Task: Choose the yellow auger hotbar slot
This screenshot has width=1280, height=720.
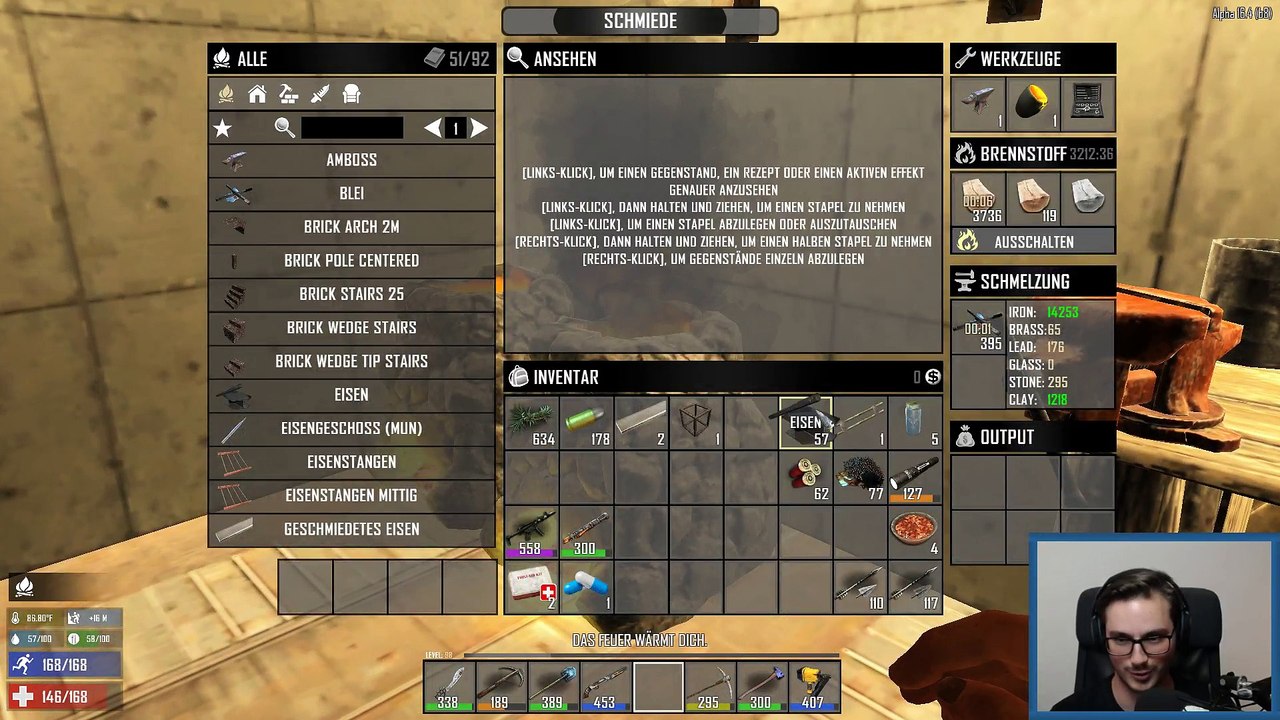Action: click(x=814, y=687)
